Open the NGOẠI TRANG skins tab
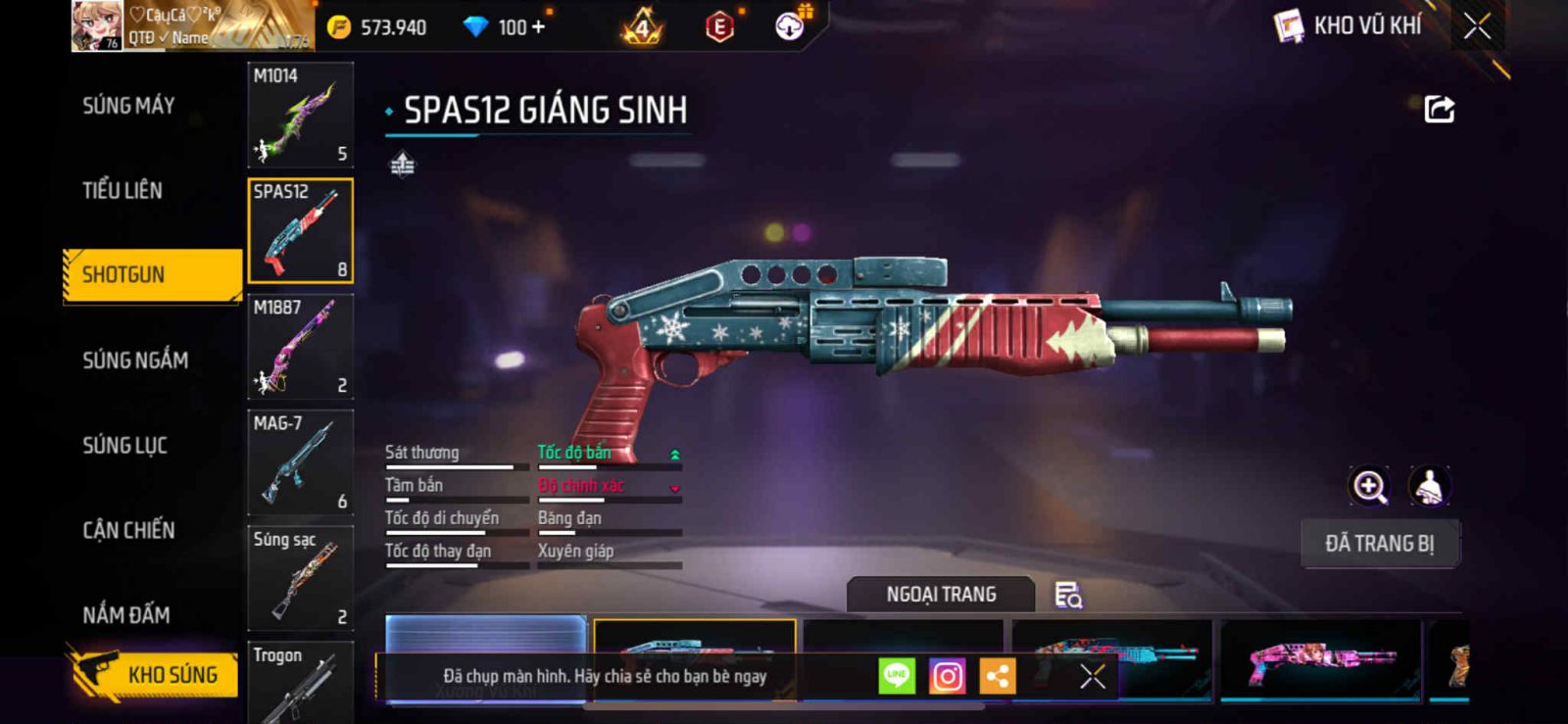This screenshot has height=724, width=1568. pyautogui.click(x=941, y=595)
